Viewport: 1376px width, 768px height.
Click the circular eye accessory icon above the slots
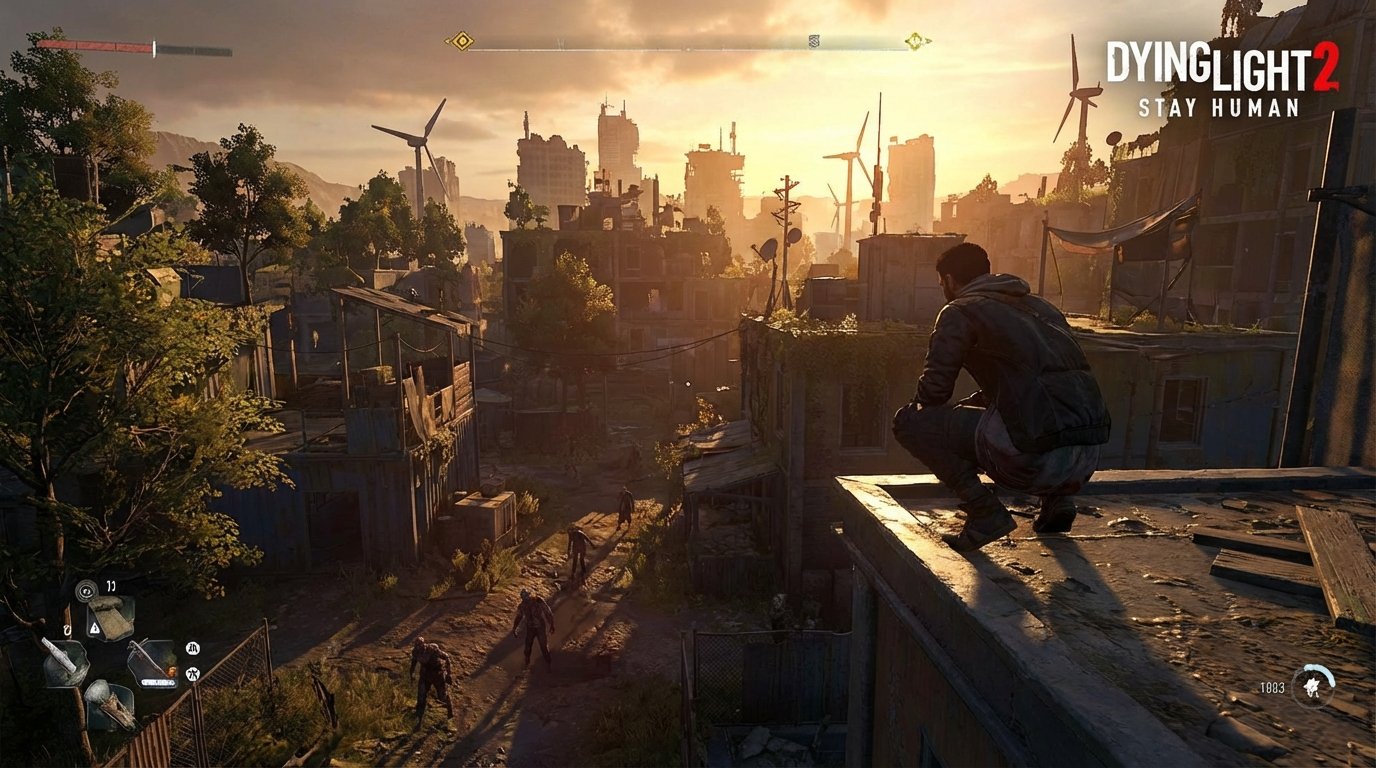86,592
